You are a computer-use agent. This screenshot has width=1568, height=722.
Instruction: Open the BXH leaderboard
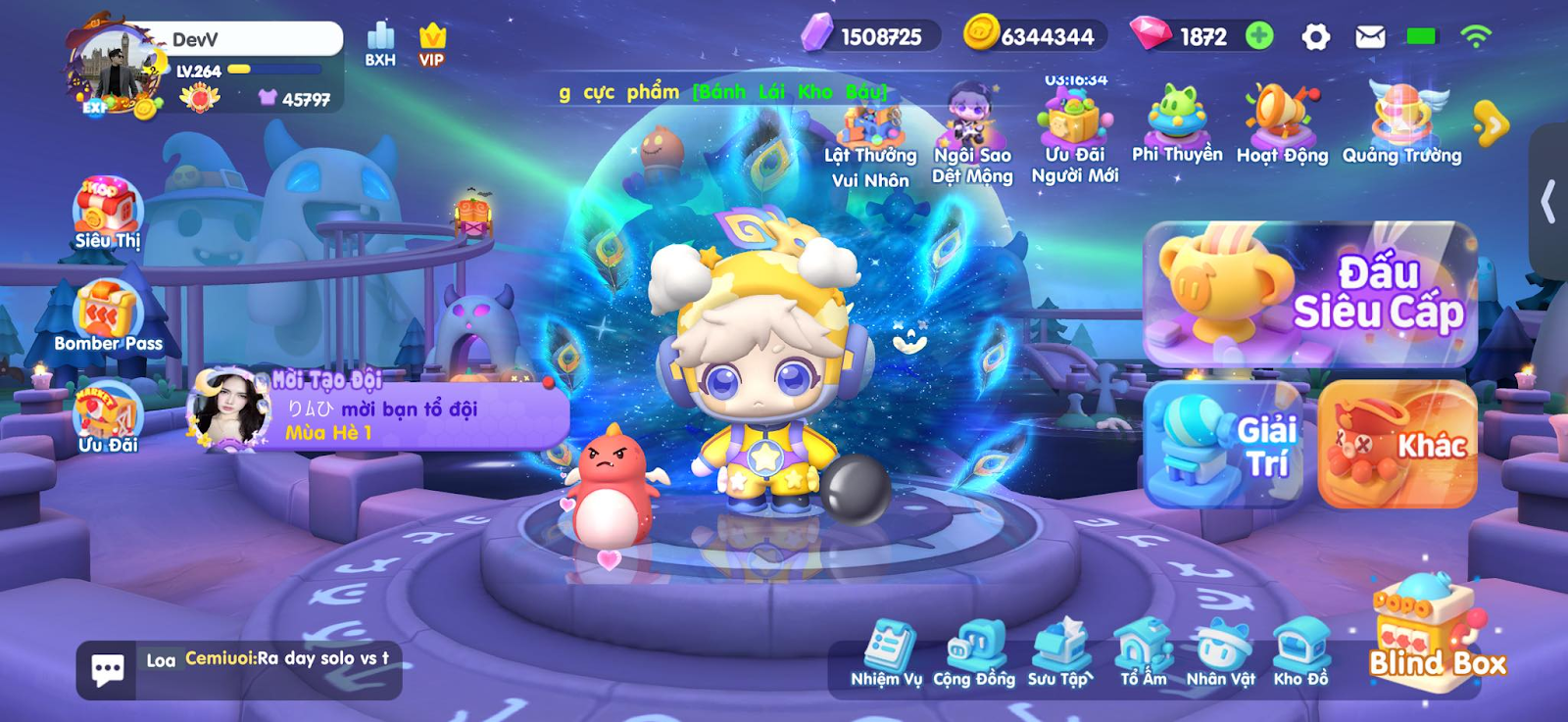coord(380,44)
